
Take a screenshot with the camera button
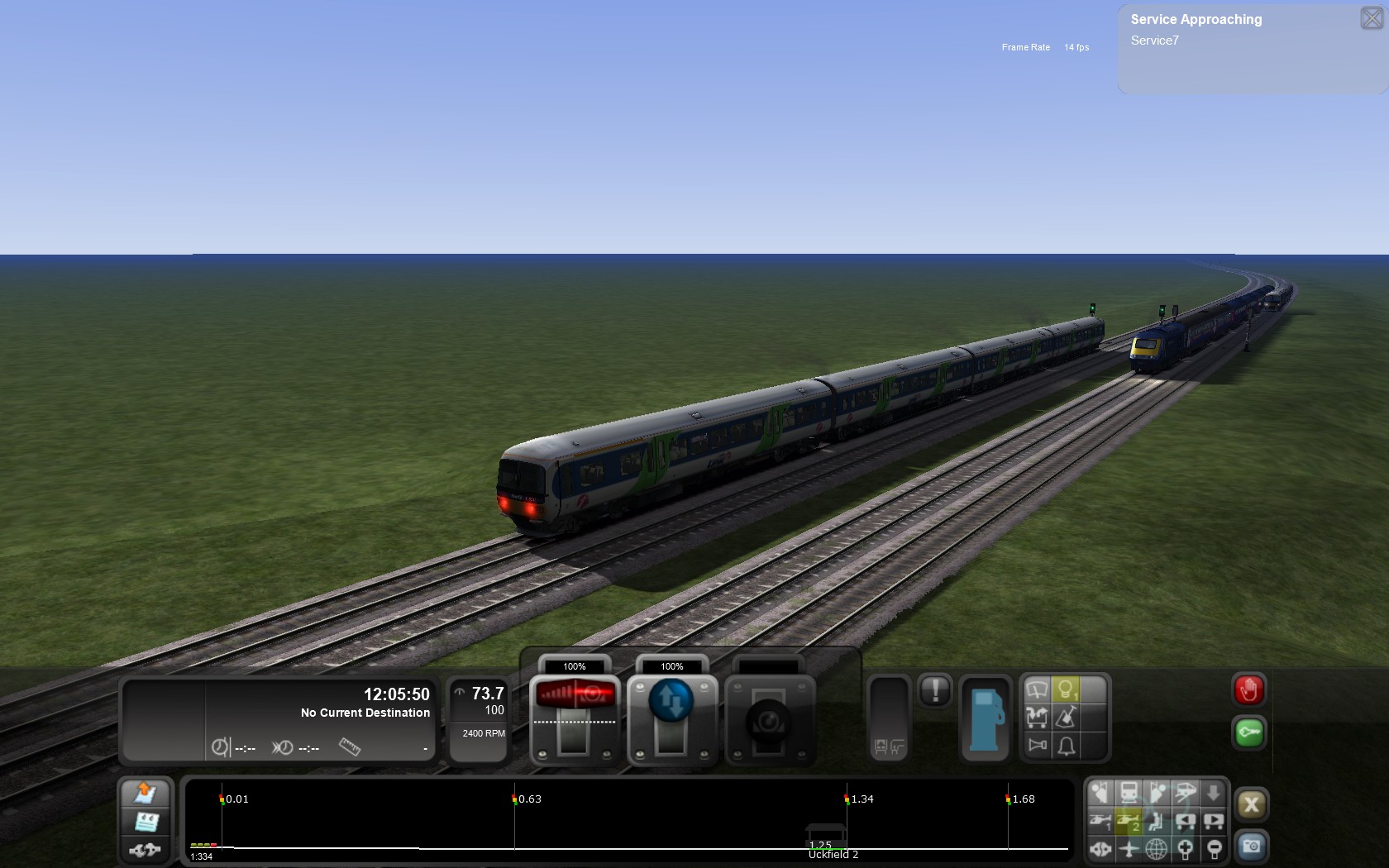pyautogui.click(x=1251, y=846)
